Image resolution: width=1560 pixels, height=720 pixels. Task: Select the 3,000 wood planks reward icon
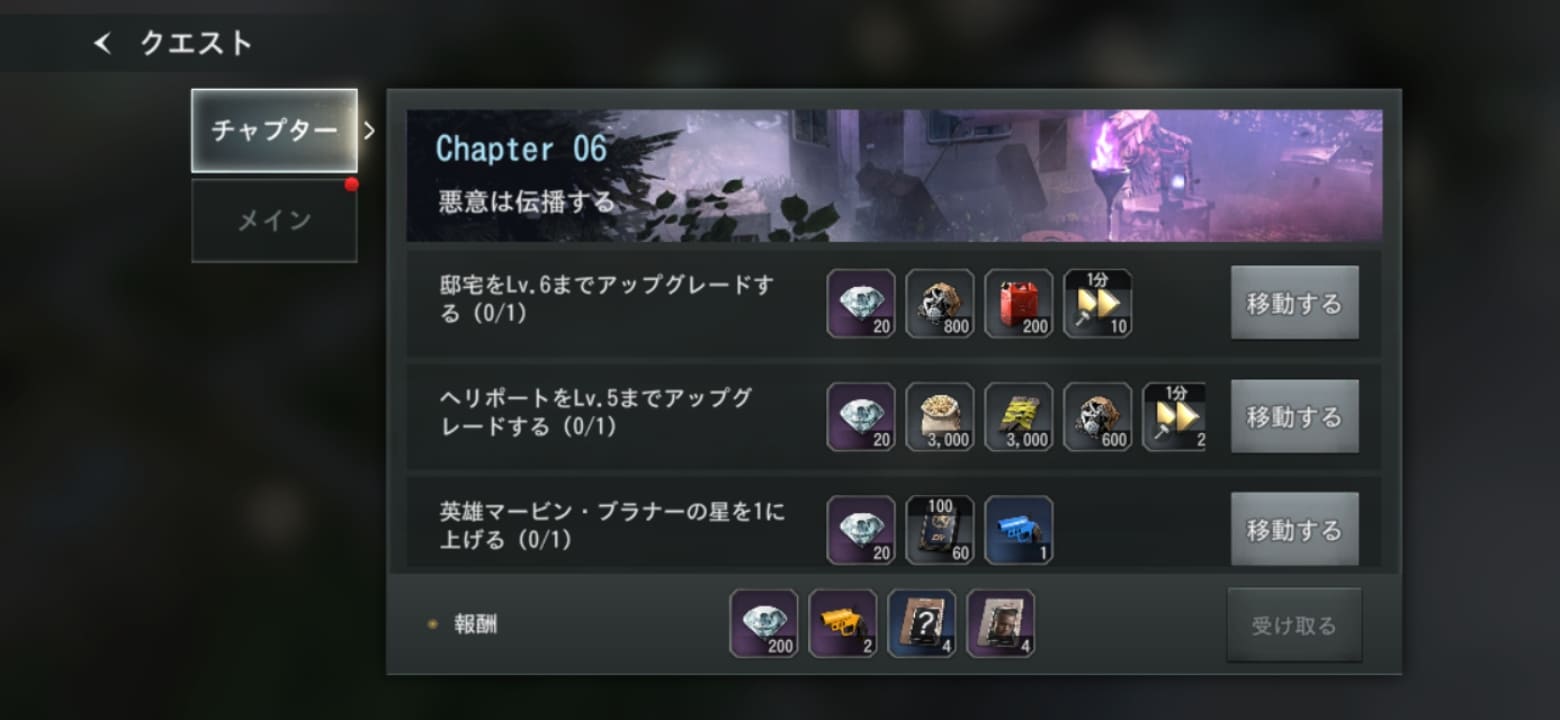tap(1018, 417)
